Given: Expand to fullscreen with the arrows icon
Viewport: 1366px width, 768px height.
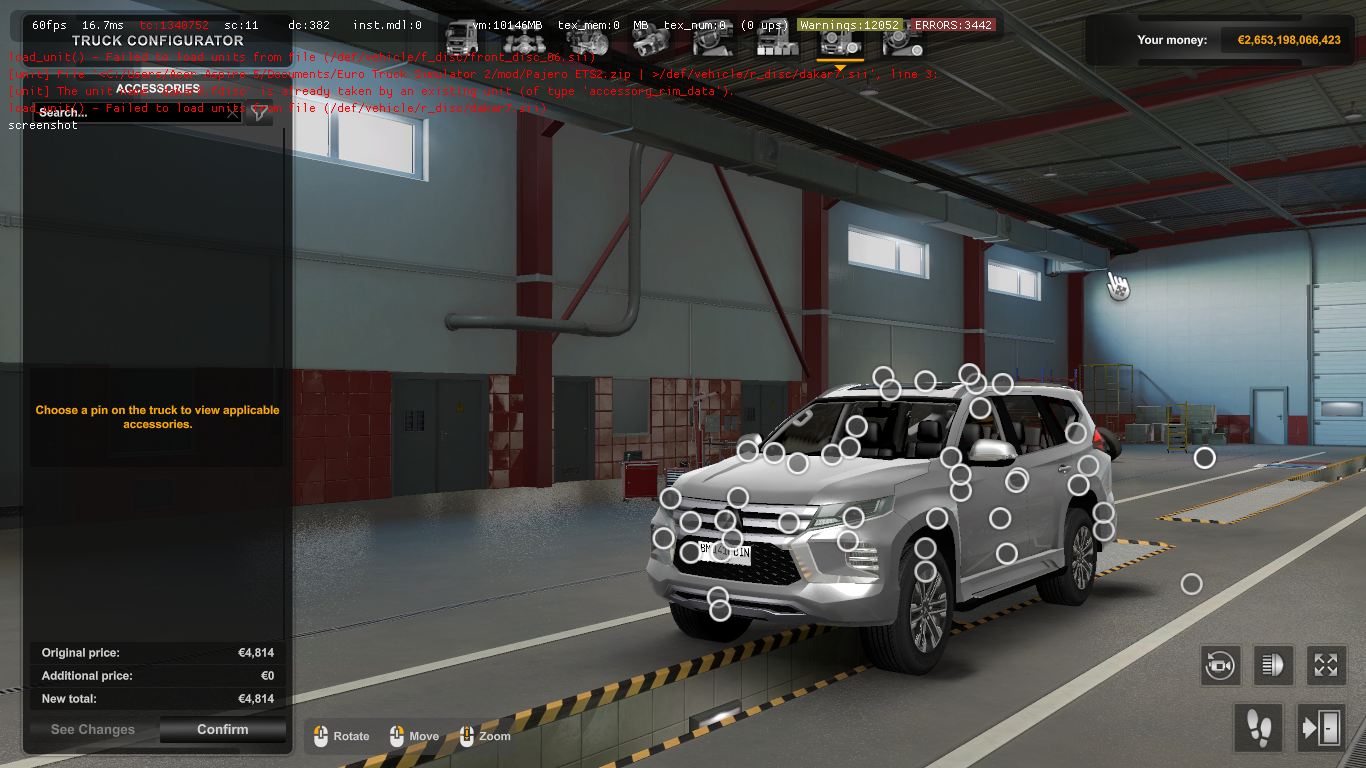Looking at the screenshot, I should pos(1325,665).
